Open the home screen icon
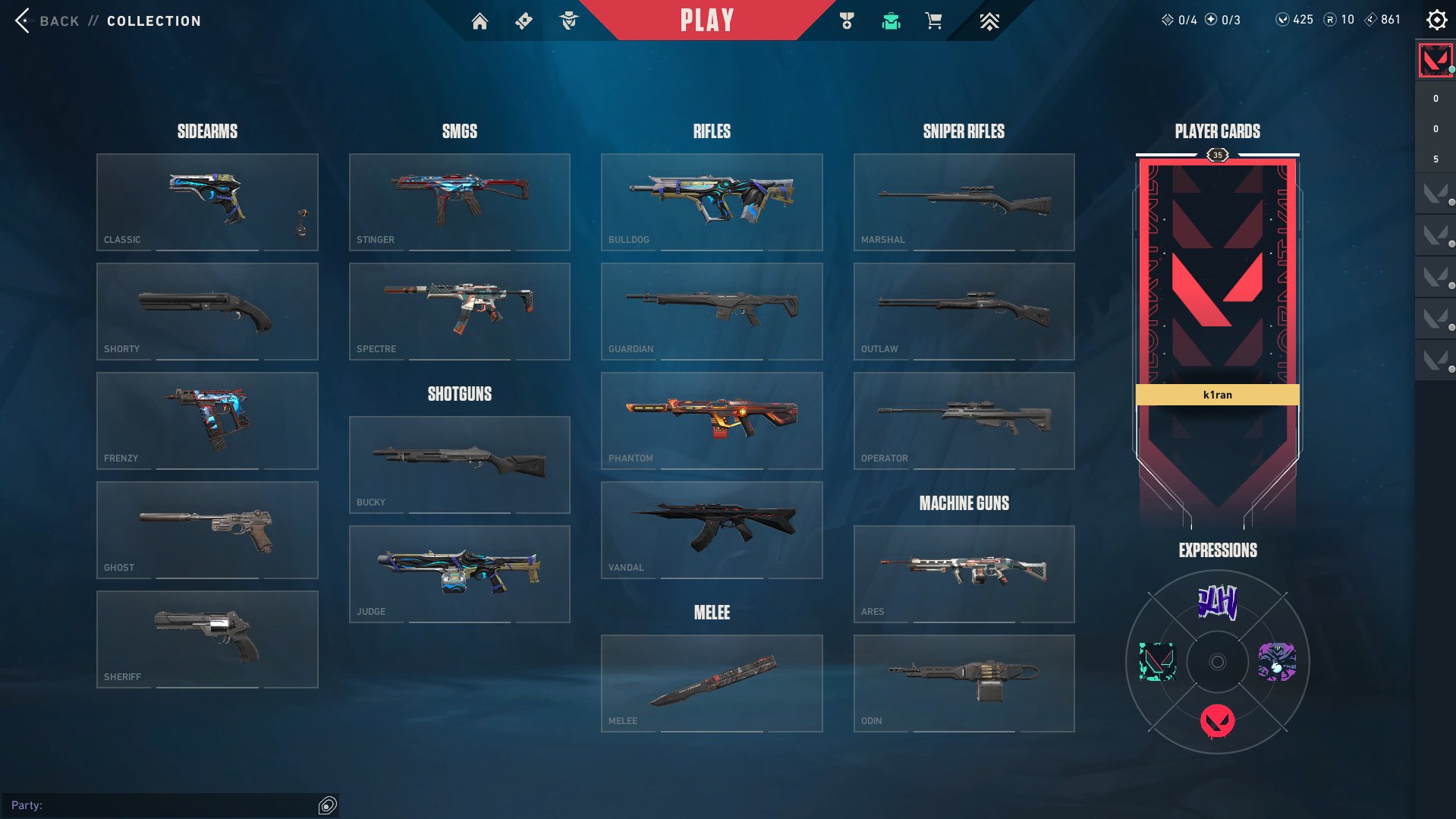This screenshot has height=819, width=1456. (480, 21)
